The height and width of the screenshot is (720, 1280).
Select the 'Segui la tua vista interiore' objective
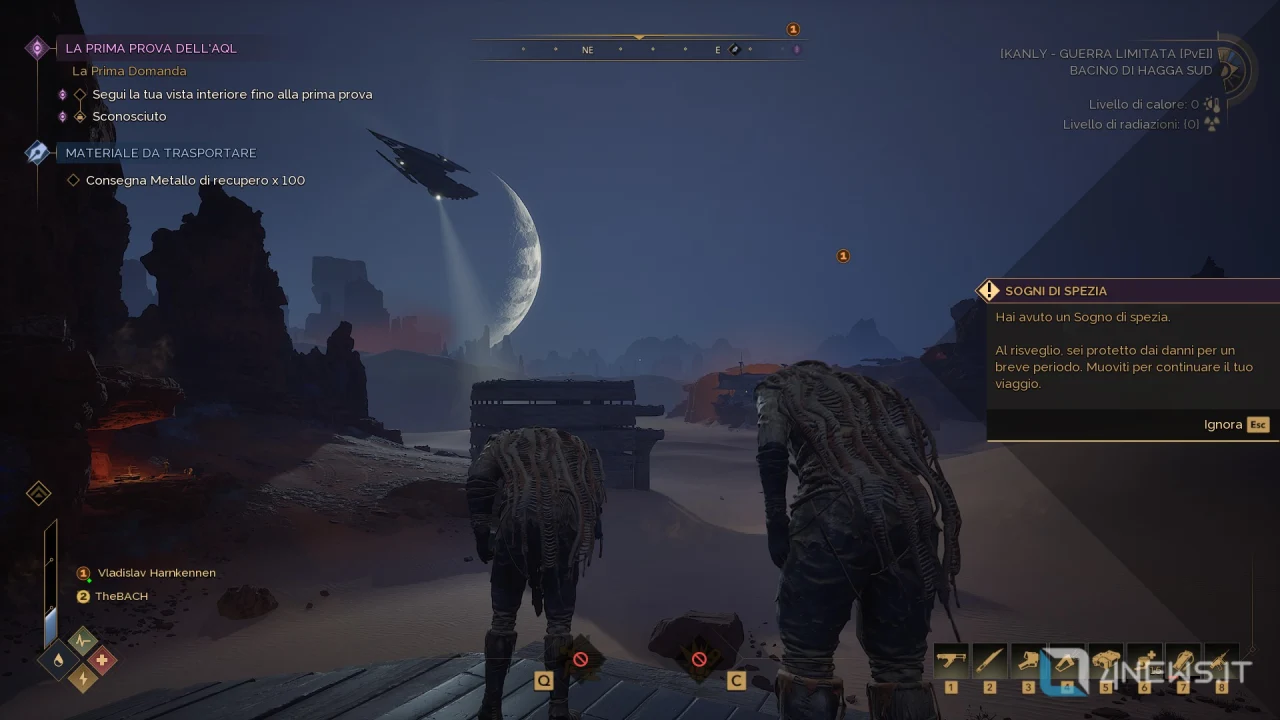pyautogui.click(x=232, y=94)
